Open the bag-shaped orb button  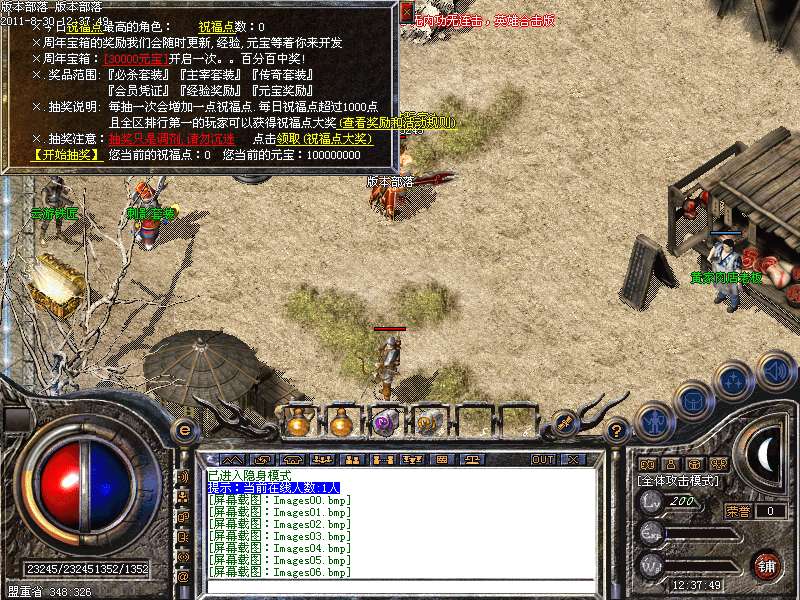693,401
